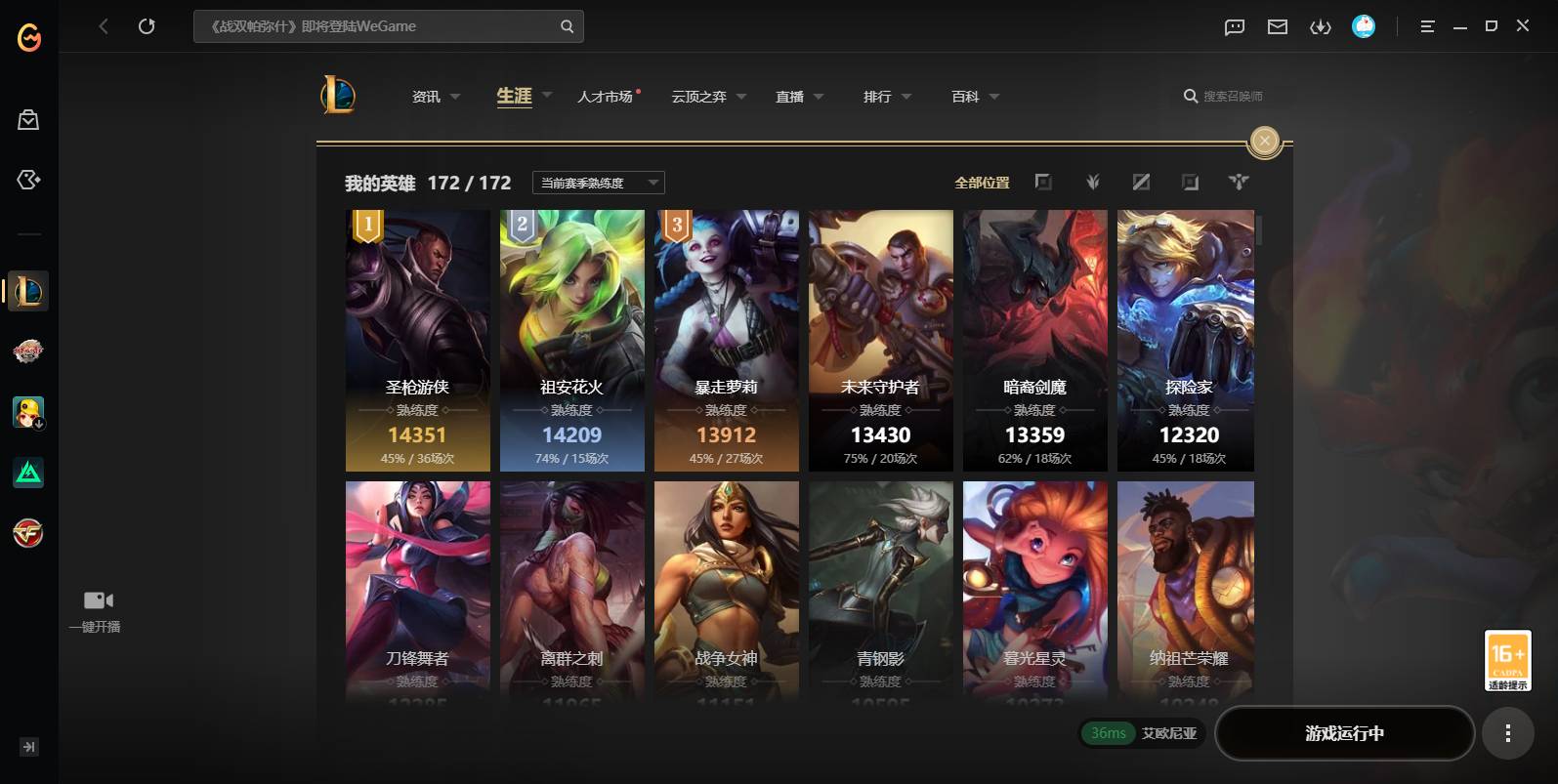Image resolution: width=1558 pixels, height=784 pixels.
Task: Click the 搜索召唤师 summoner search field
Action: click(1231, 97)
